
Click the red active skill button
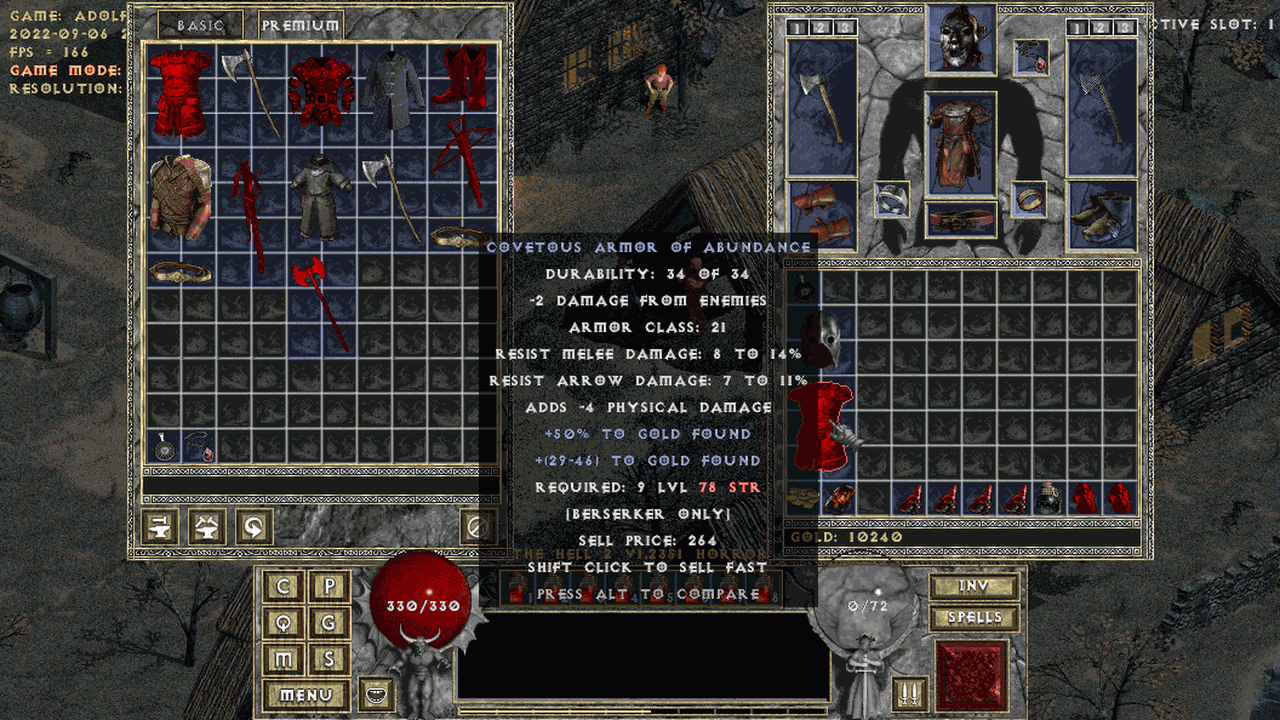[x=971, y=675]
